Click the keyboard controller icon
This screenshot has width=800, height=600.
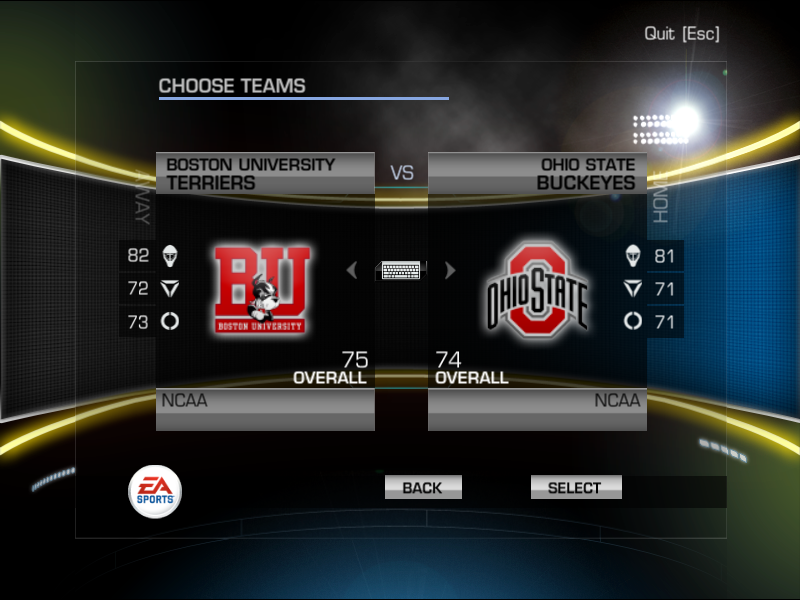coord(401,270)
